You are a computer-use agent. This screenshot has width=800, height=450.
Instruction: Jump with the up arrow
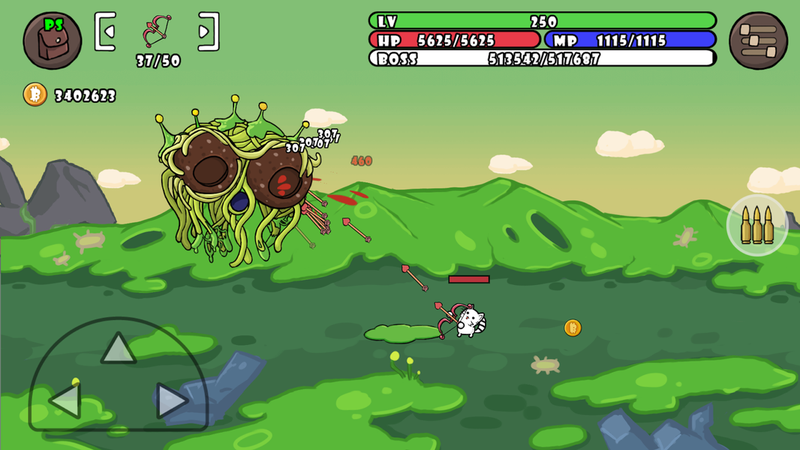[118, 347]
